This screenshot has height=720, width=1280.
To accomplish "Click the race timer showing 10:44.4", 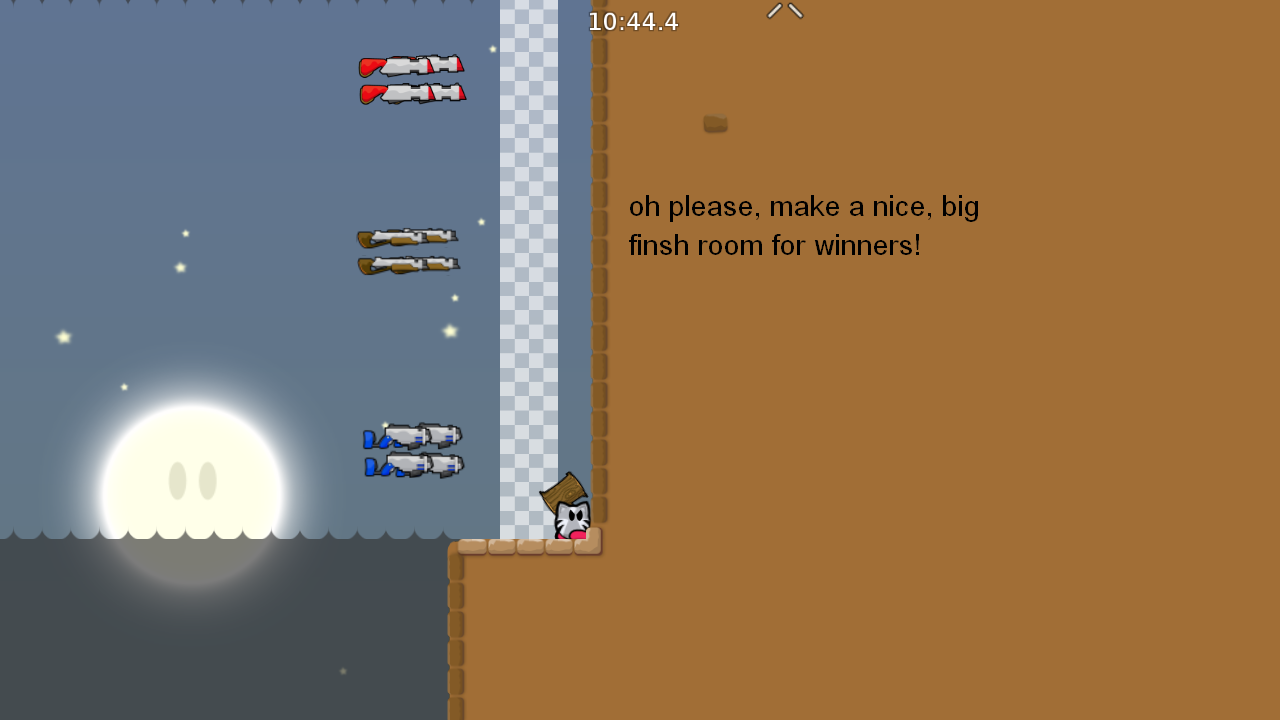I will pos(633,22).
